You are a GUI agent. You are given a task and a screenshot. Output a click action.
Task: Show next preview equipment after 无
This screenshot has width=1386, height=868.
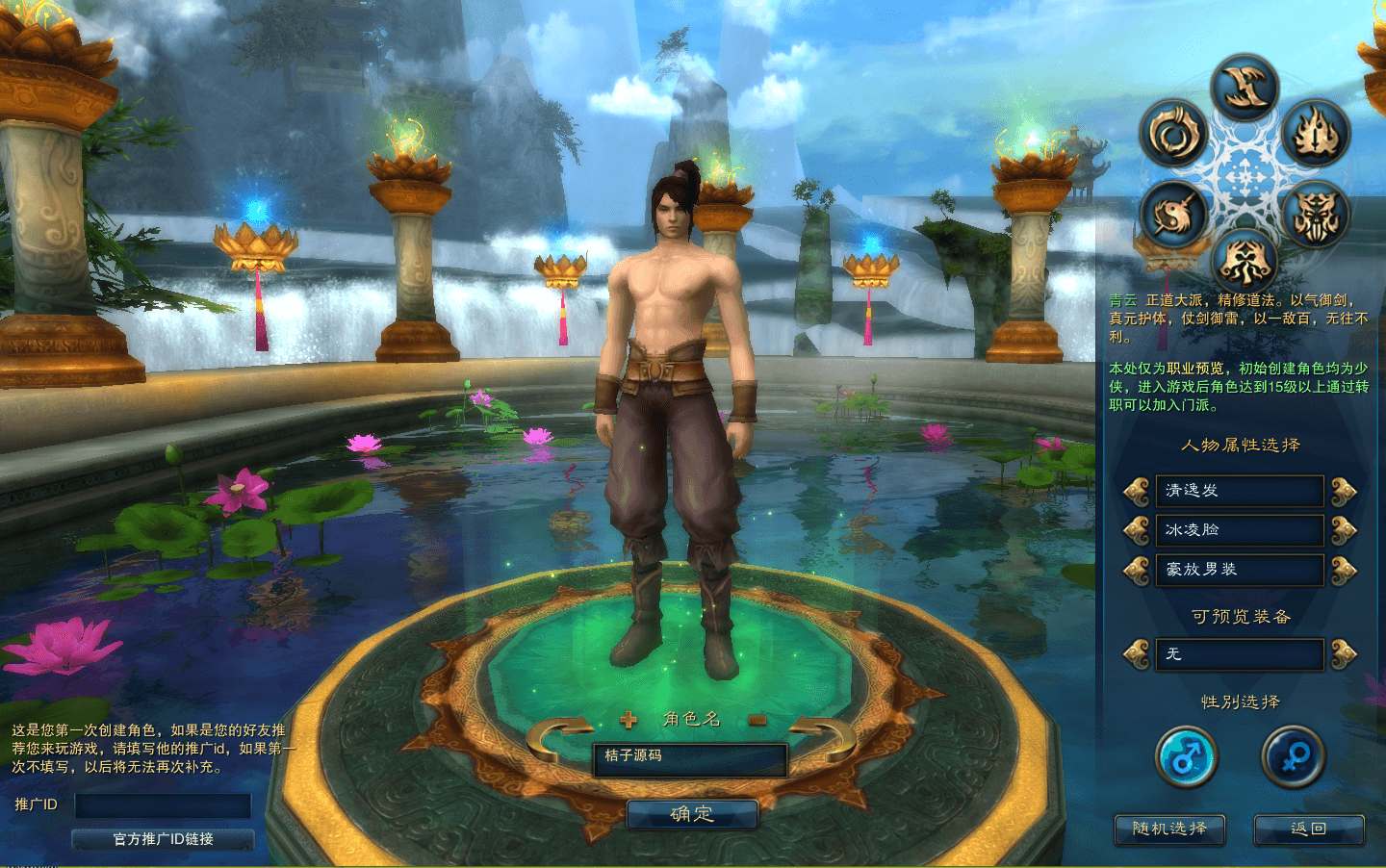click(x=1344, y=654)
